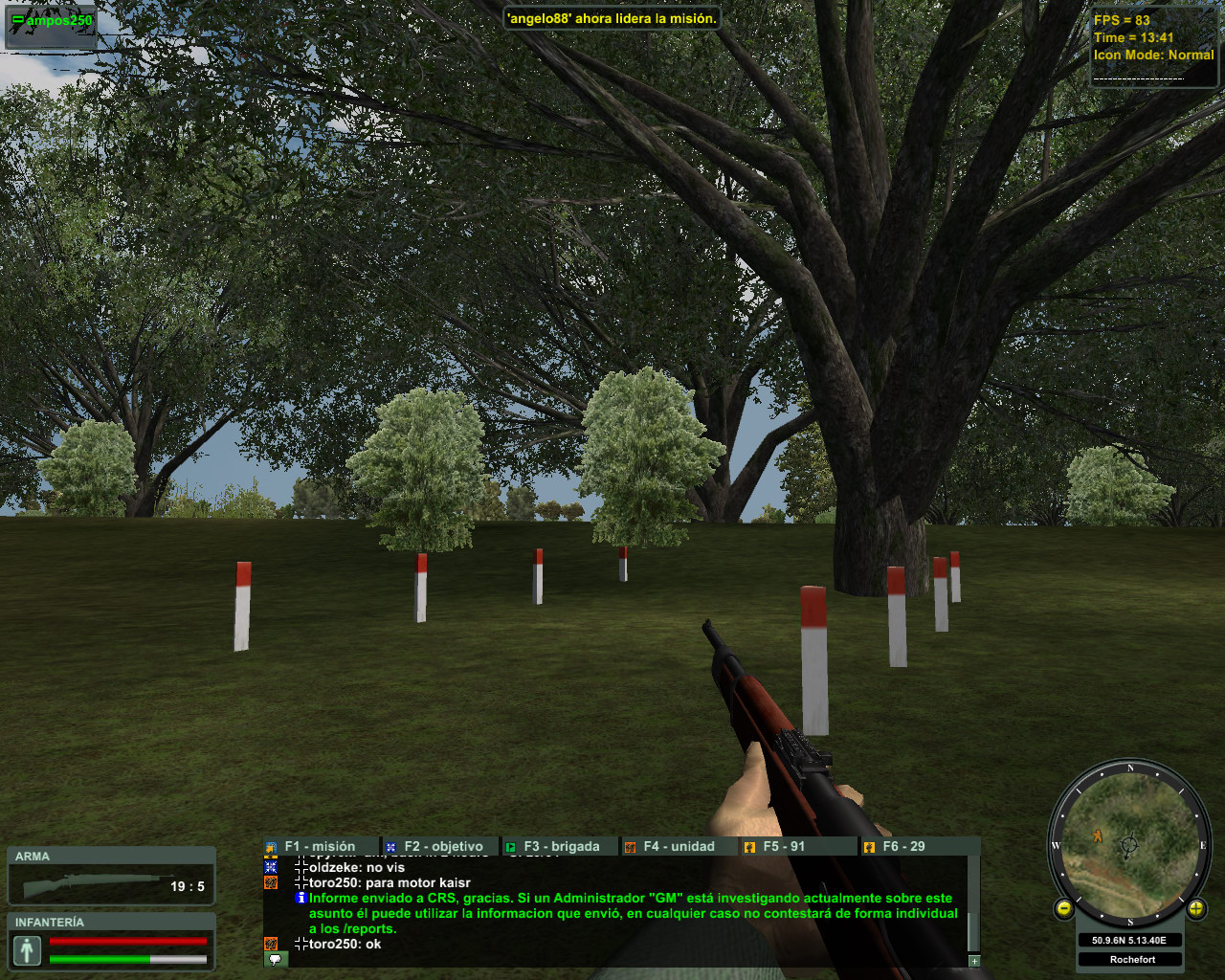Click the chat window scrollbar

[974, 904]
